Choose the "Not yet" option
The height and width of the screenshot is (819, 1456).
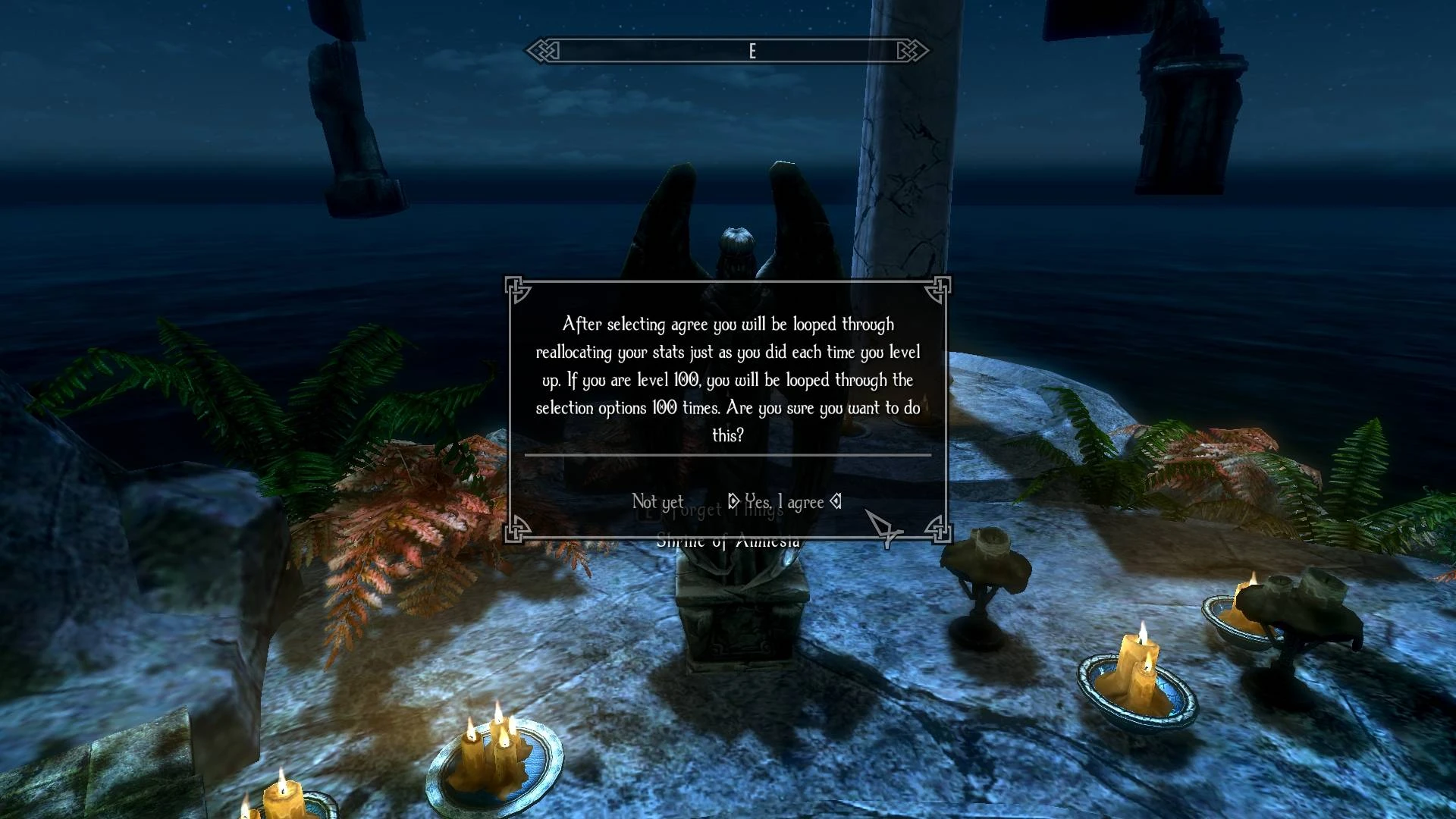[657, 502]
